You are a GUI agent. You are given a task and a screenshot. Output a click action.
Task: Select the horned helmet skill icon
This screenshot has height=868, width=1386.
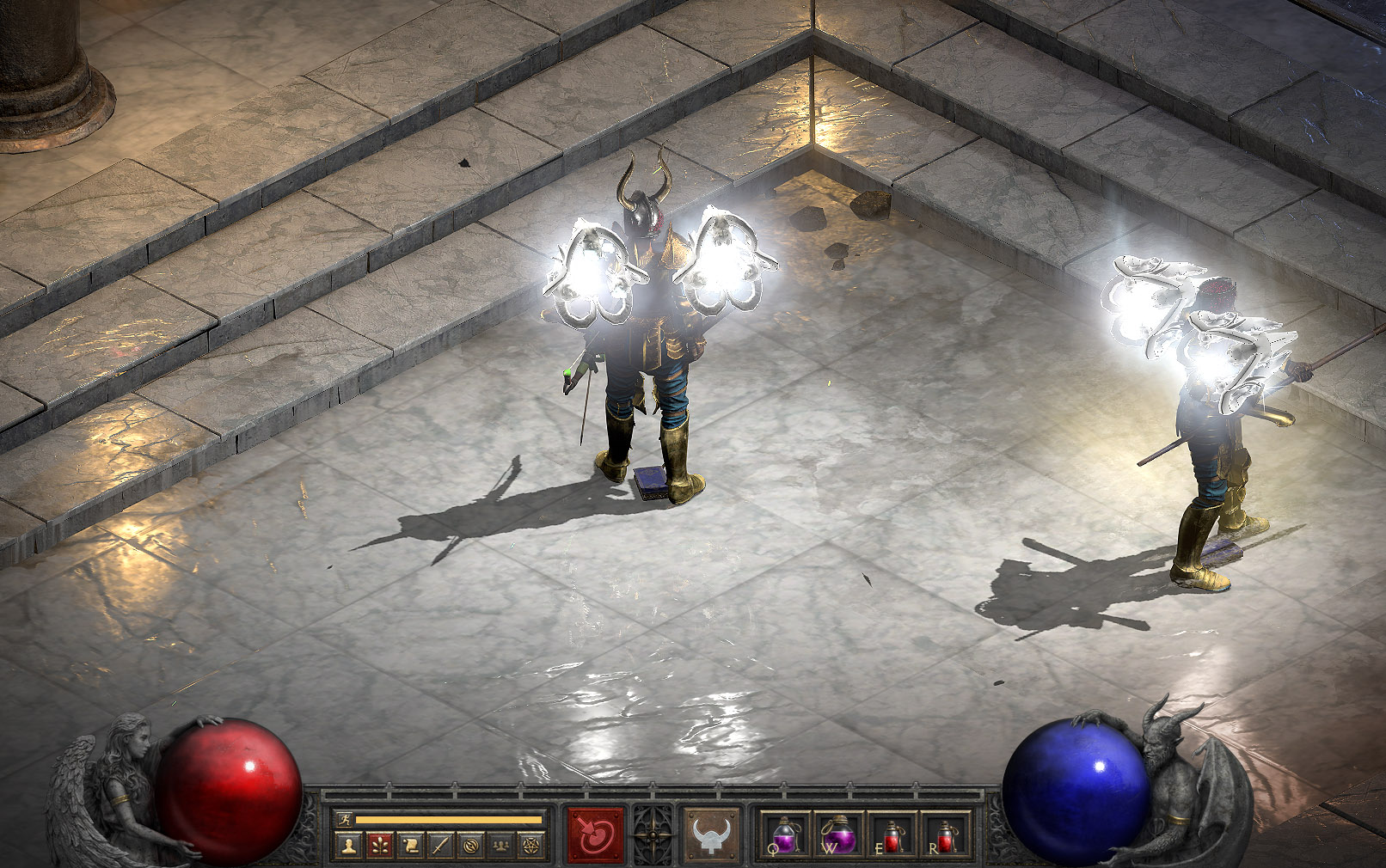click(711, 834)
